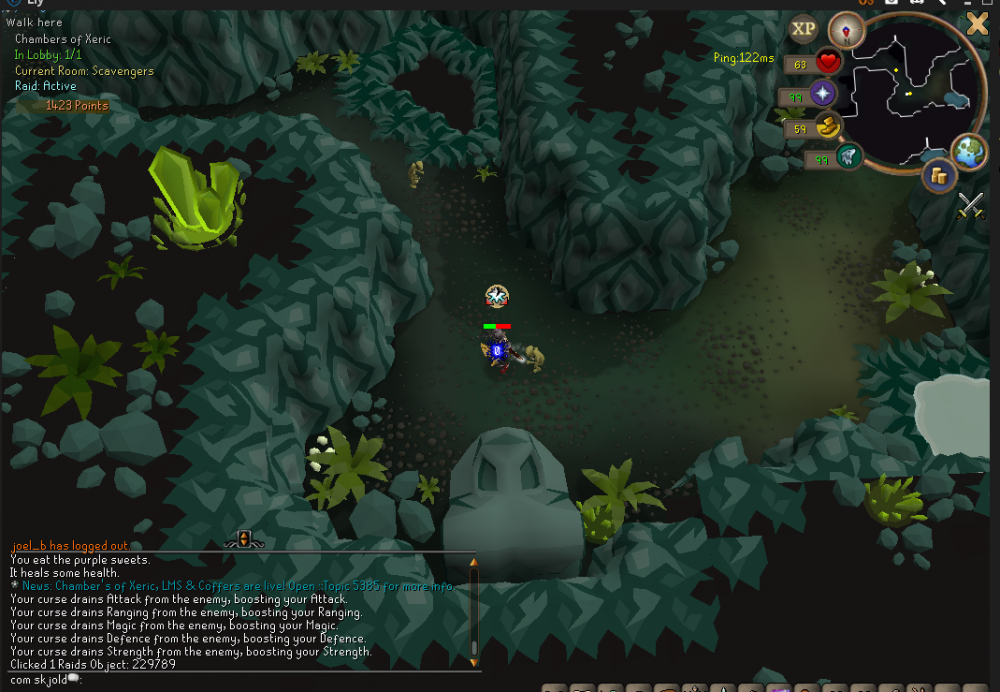Viewport: 1000px width, 692px height.
Task: Open the gold coins money pouch
Action: tap(938, 176)
